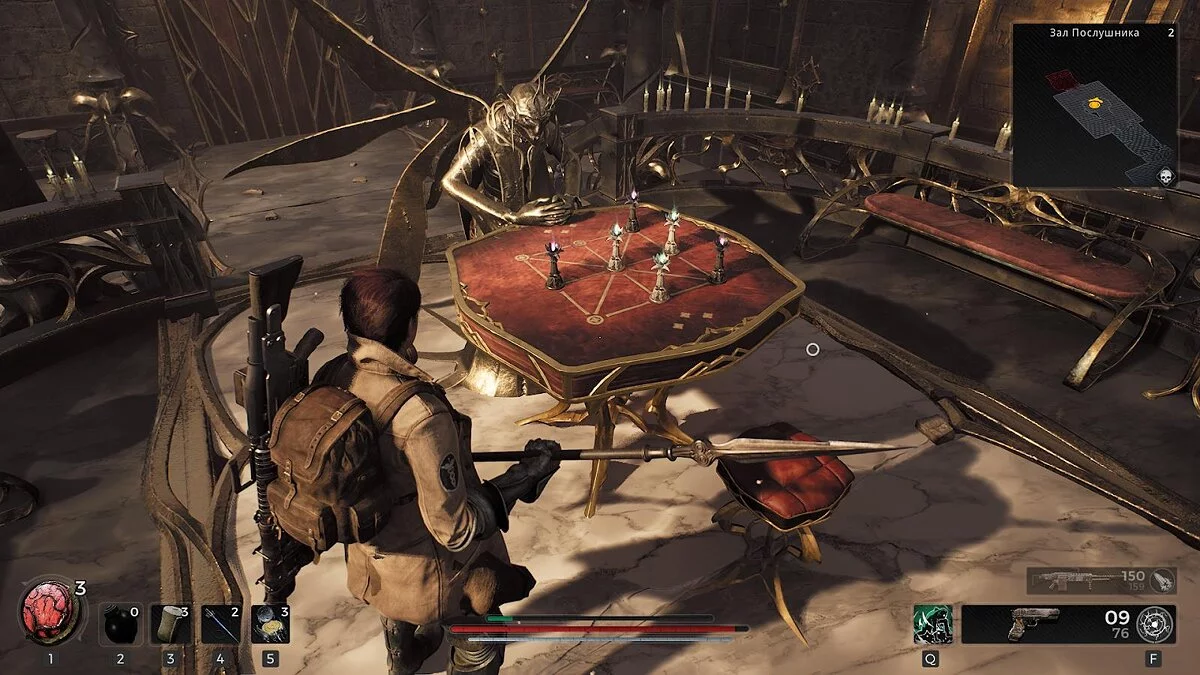Pick the quick slot with yellow pills
1200x675 pixels.
click(270, 623)
